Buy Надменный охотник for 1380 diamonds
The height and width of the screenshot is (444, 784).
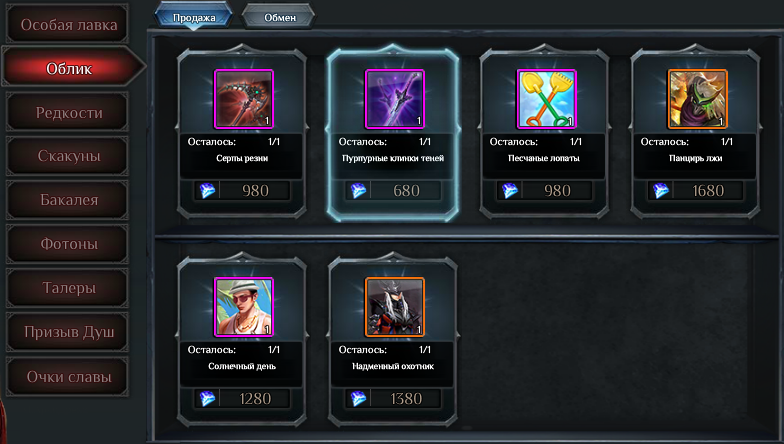(x=394, y=399)
